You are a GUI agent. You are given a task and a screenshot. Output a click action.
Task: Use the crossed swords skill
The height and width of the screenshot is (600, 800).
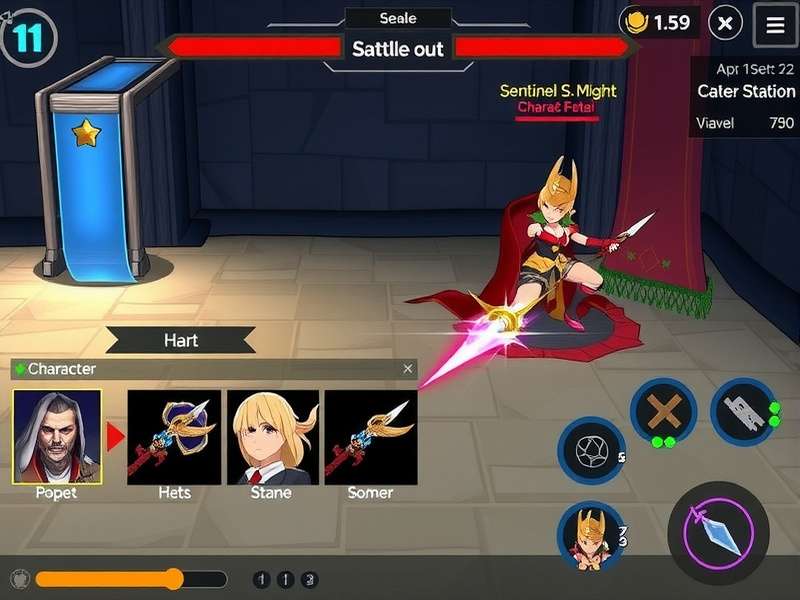tap(663, 411)
